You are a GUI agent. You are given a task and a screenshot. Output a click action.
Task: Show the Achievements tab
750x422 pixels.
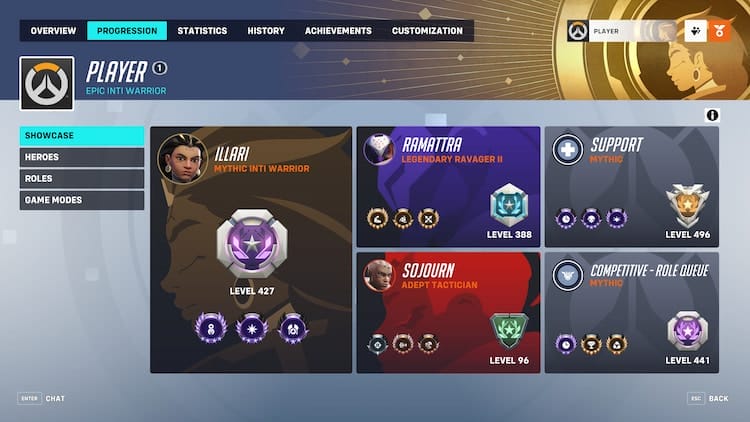[338, 31]
